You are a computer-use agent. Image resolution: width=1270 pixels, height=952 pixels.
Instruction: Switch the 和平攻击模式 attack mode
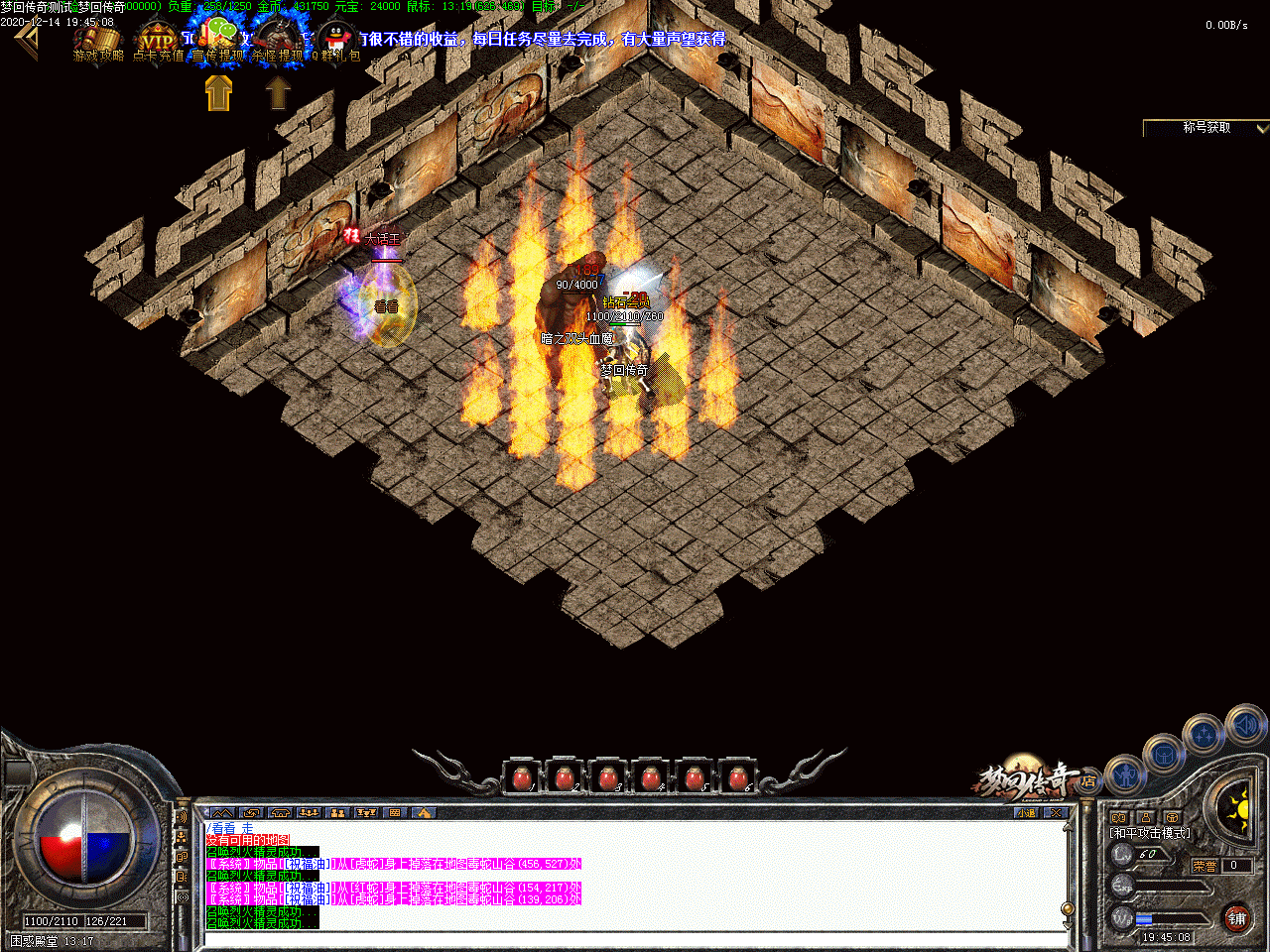(x=1149, y=833)
